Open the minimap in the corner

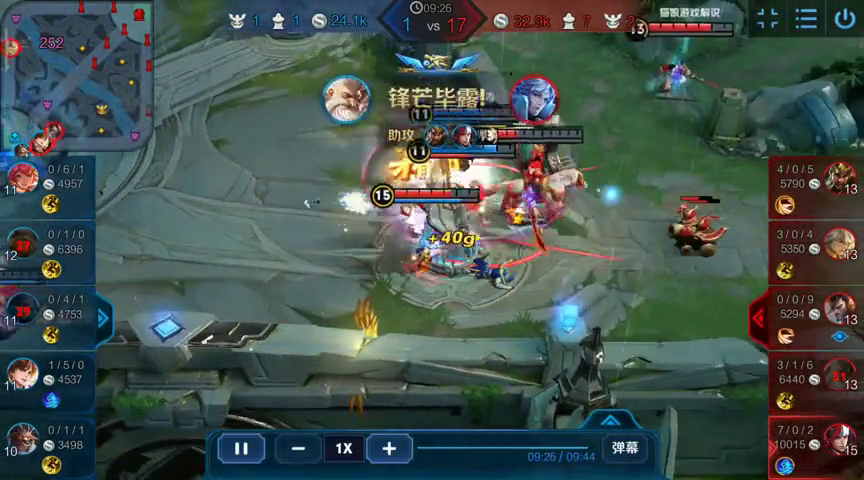[x=76, y=75]
